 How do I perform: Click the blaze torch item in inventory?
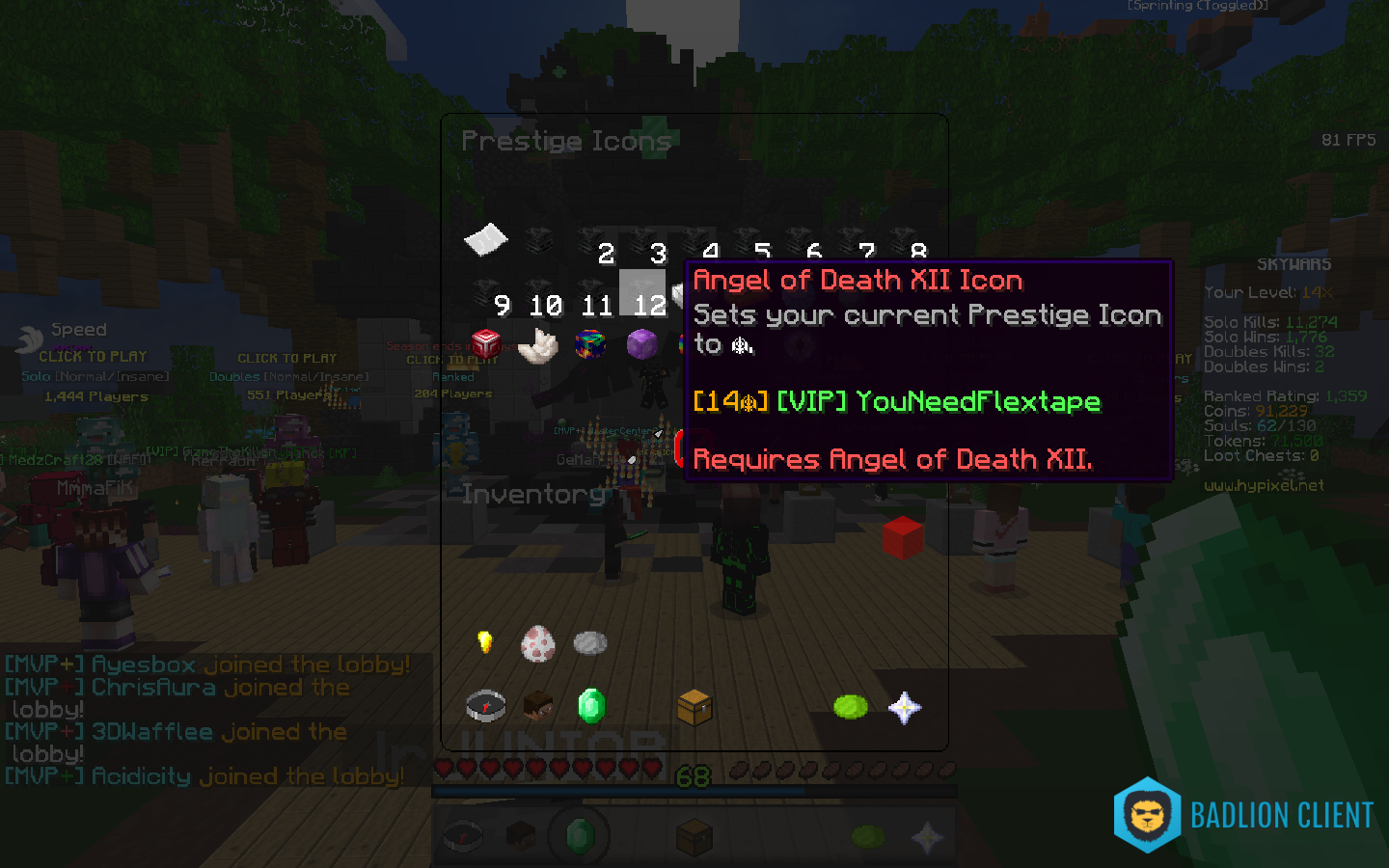click(x=485, y=641)
